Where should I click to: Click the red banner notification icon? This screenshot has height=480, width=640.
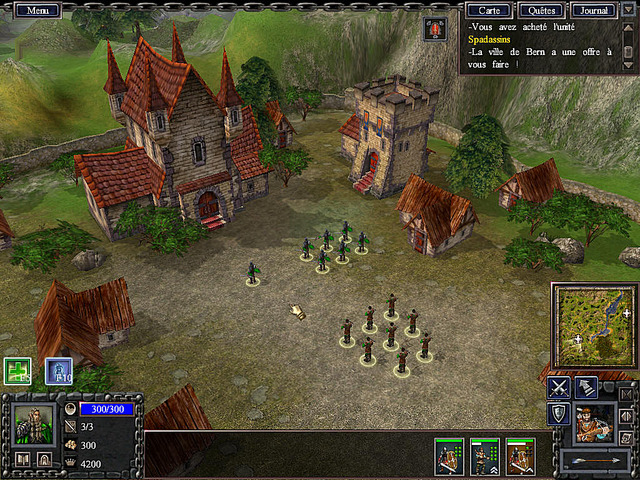434,29
